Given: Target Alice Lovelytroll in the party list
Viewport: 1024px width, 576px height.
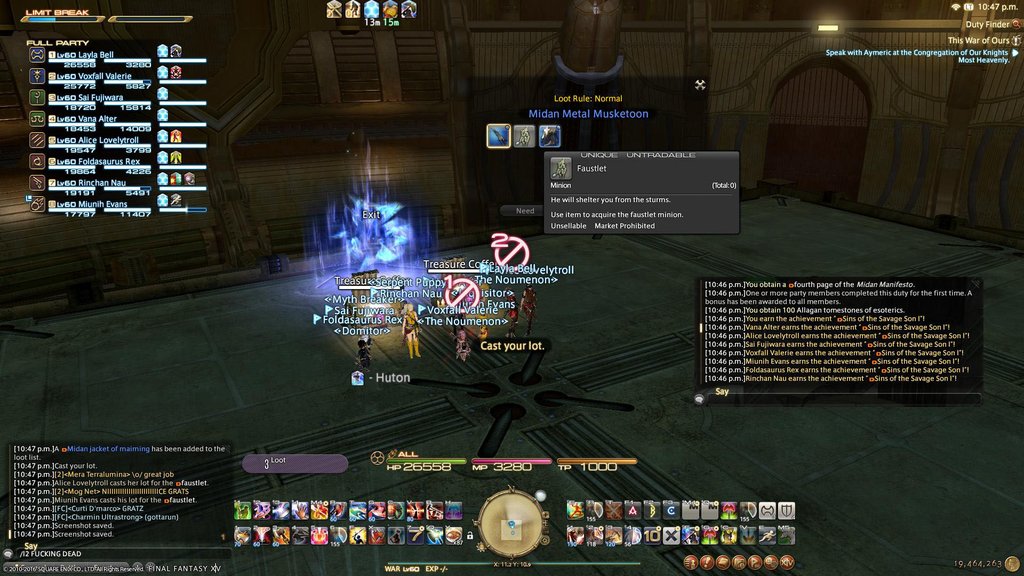Looking at the screenshot, I should point(100,141).
